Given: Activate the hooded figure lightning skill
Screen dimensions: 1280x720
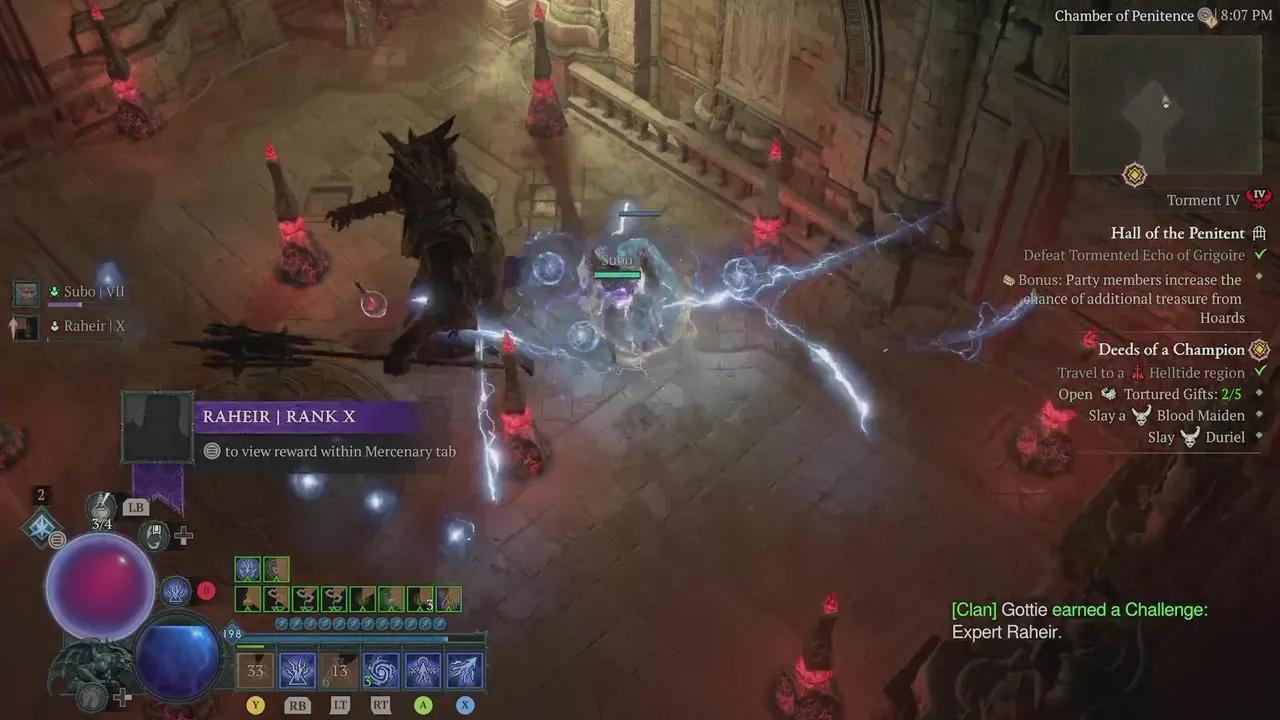Looking at the screenshot, I should (x=423, y=671).
